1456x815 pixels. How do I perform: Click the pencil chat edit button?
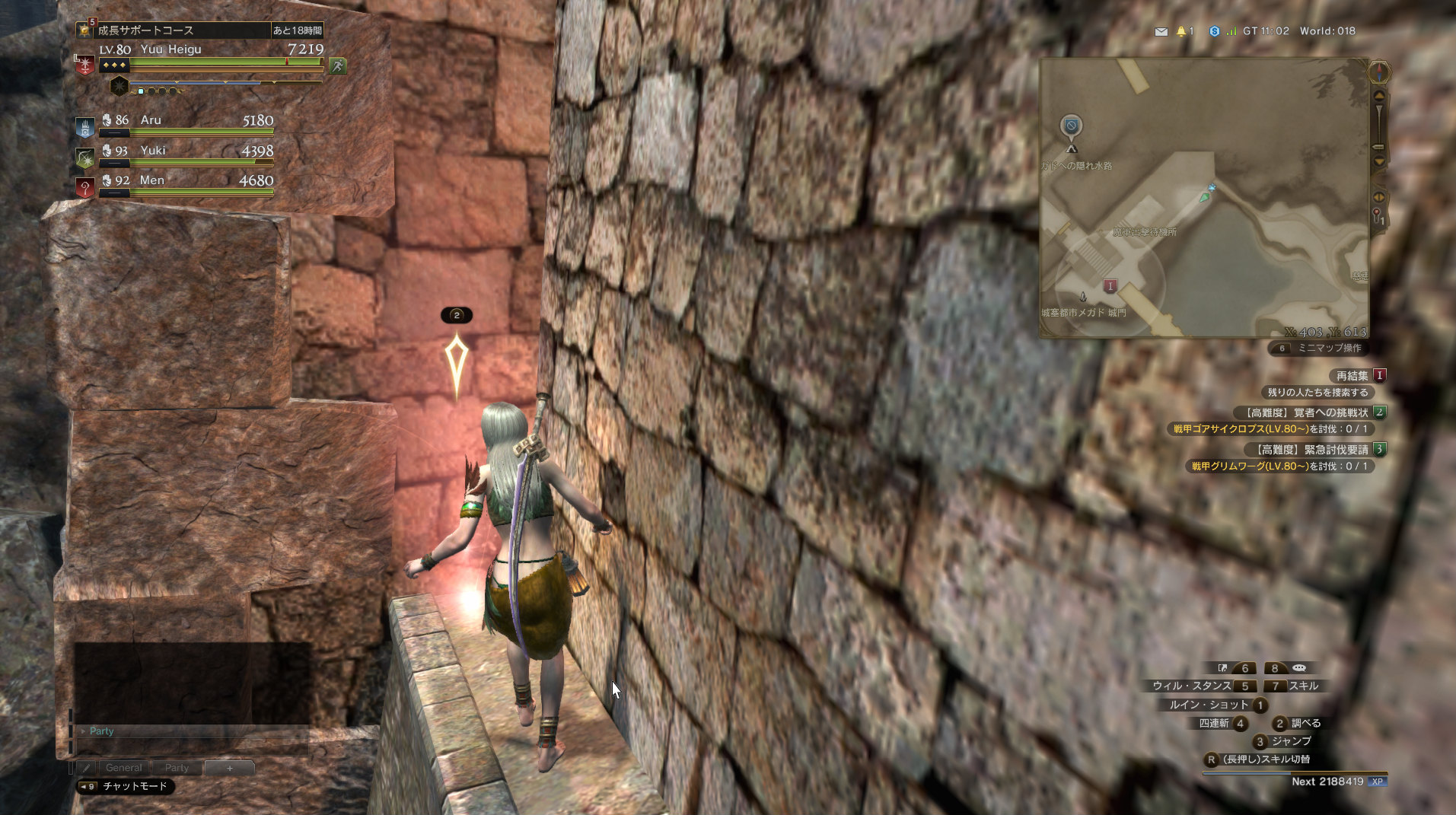point(86,768)
